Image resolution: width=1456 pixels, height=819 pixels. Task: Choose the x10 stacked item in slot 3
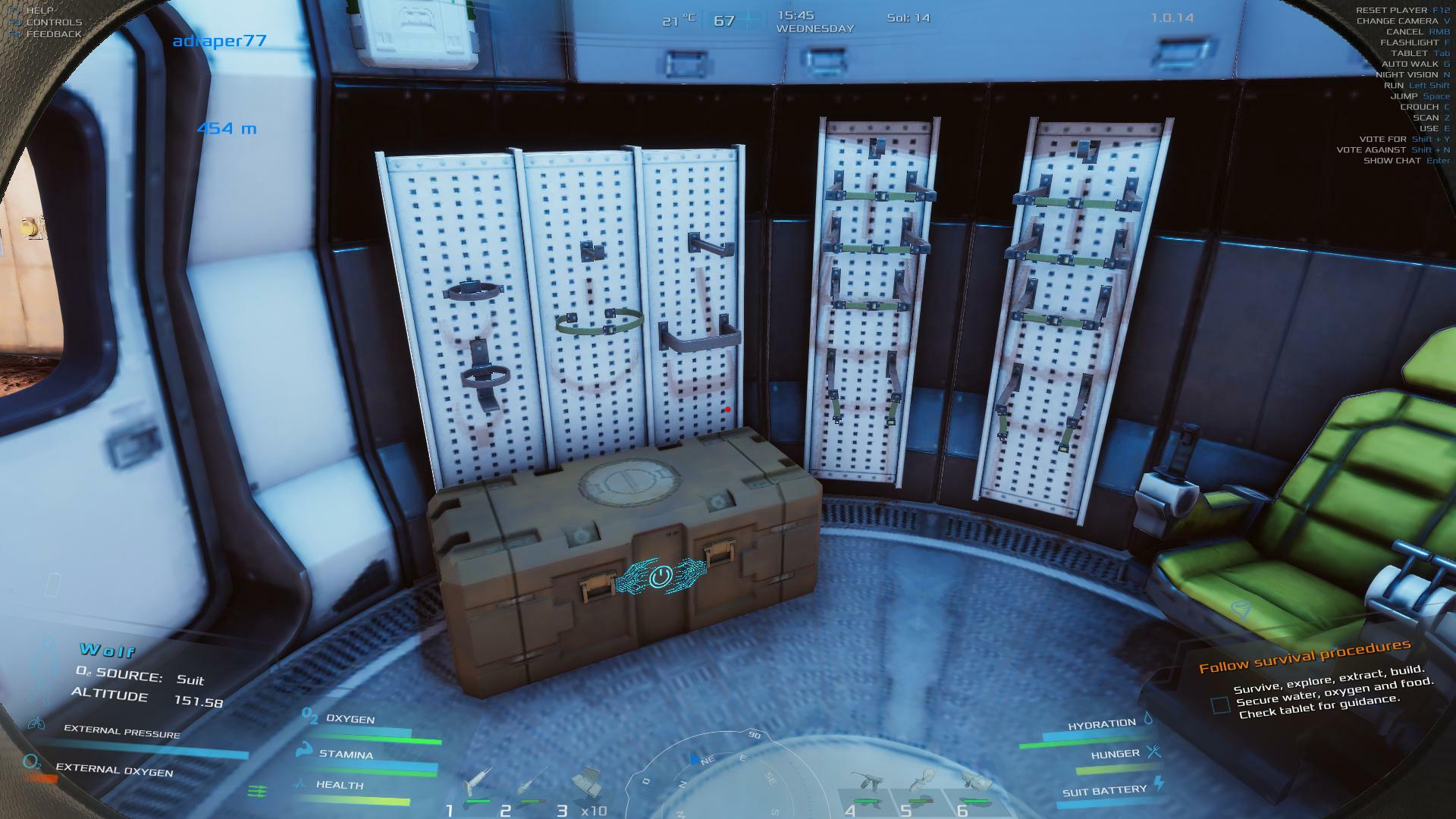click(x=586, y=783)
